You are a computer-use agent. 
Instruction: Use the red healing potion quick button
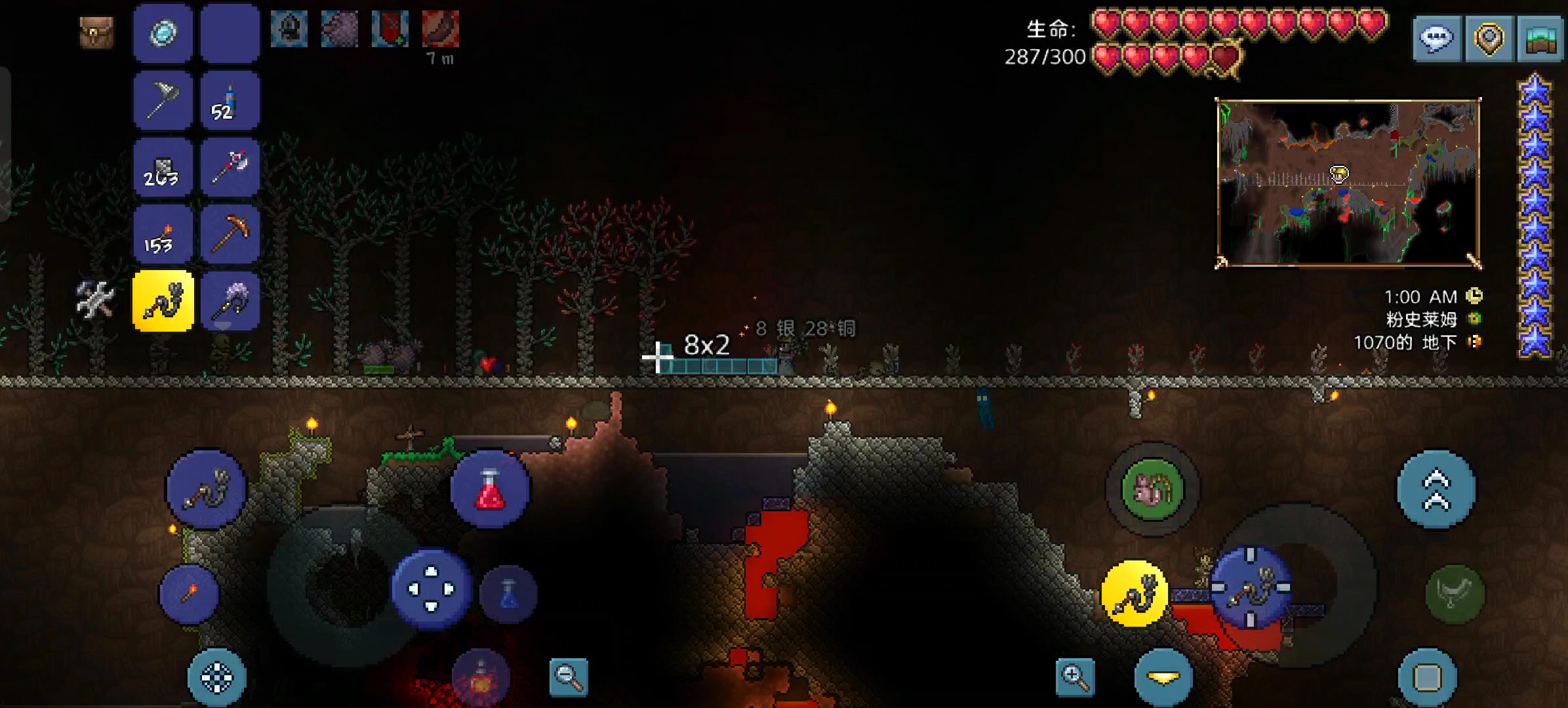(490, 489)
